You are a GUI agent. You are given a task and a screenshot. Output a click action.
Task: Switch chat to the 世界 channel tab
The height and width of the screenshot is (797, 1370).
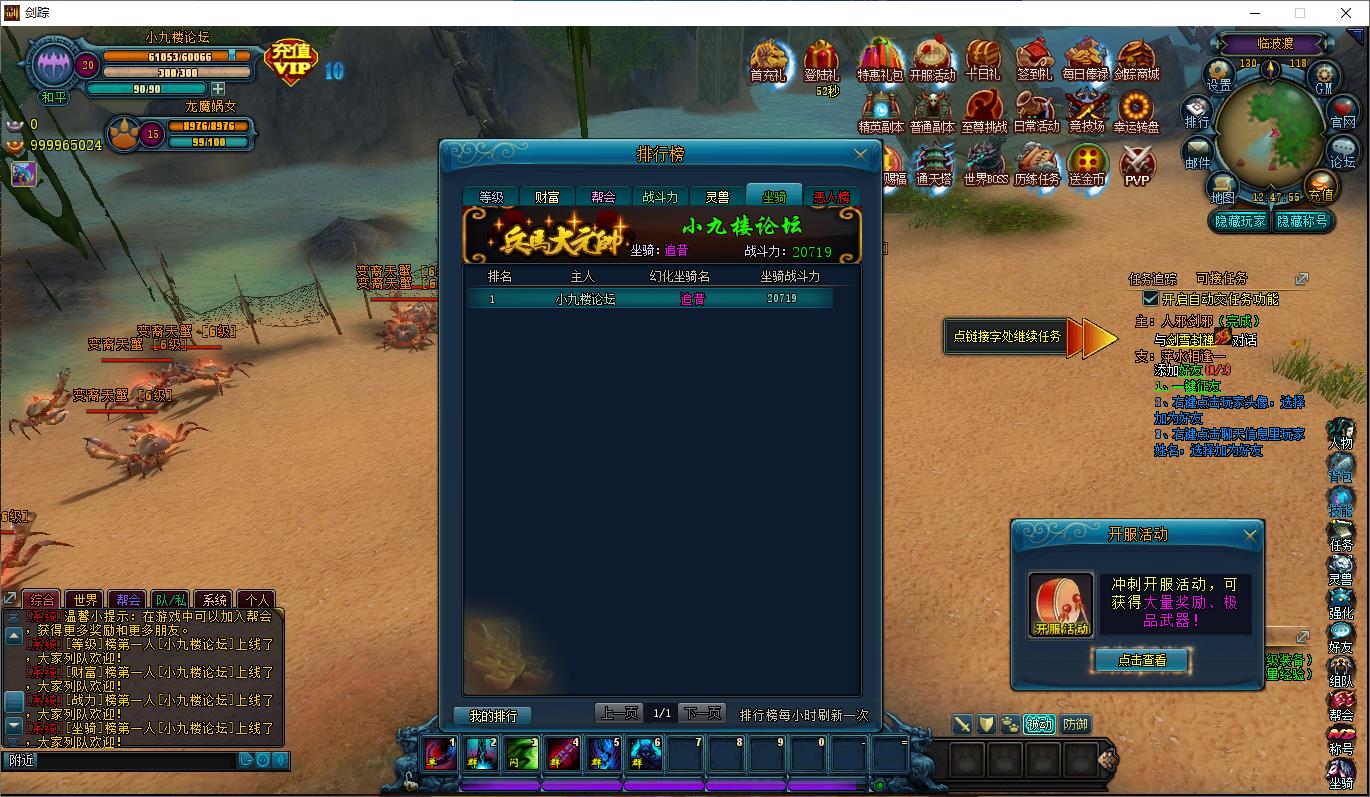86,600
